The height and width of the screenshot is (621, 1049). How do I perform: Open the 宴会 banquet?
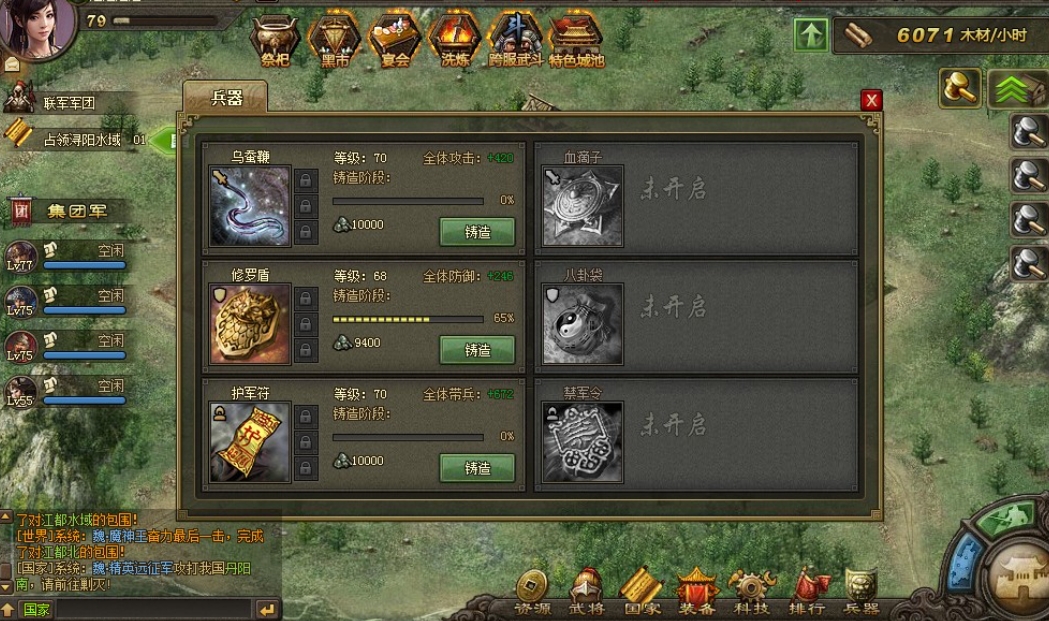395,42
